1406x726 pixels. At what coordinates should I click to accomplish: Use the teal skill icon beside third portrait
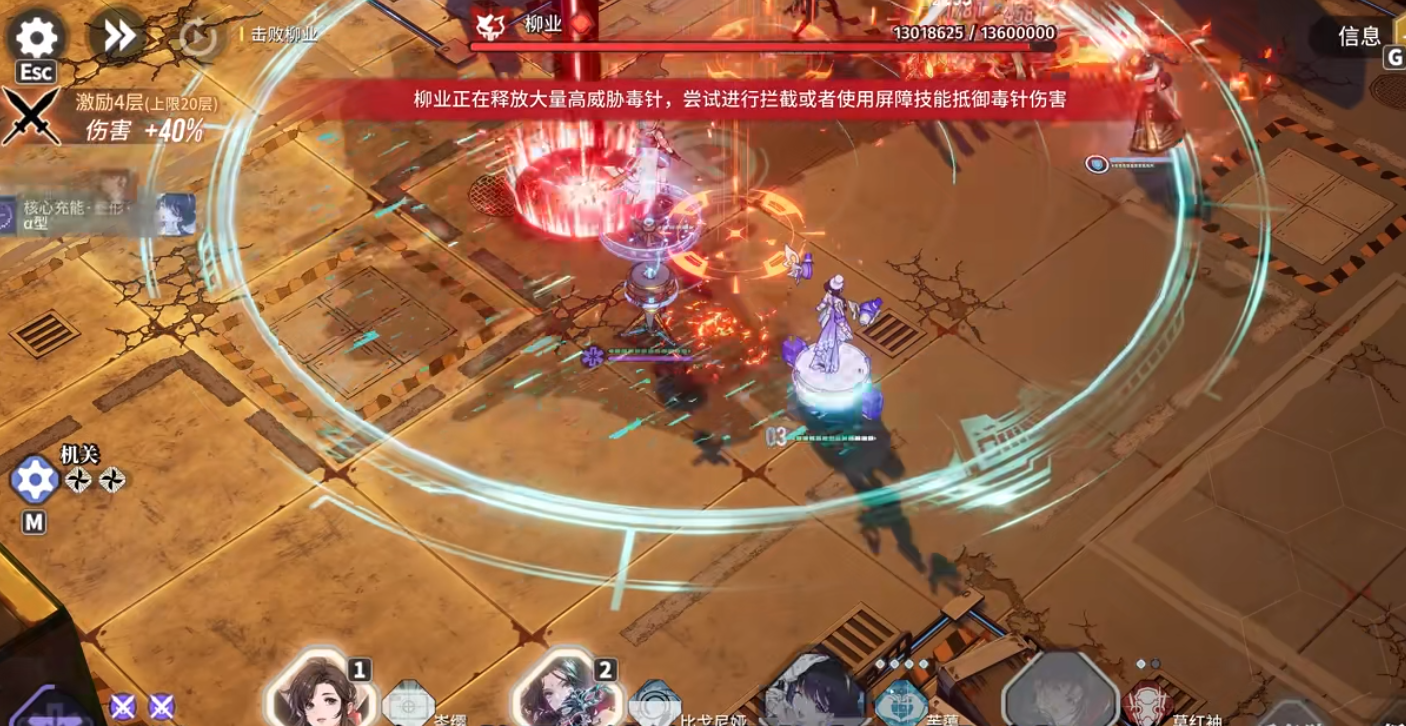click(x=899, y=704)
